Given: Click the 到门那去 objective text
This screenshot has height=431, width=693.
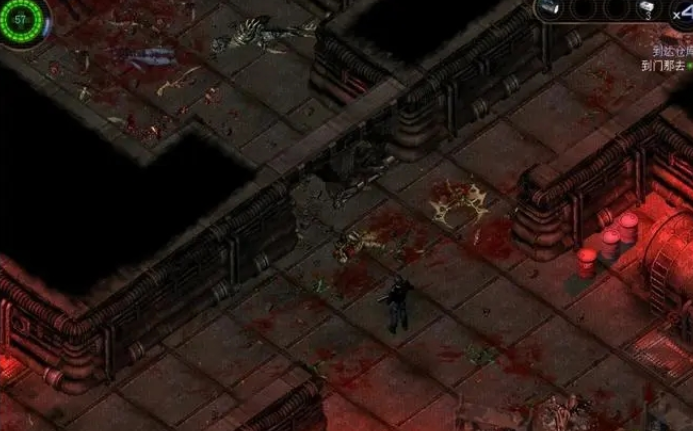Looking at the screenshot, I should [x=662, y=64].
